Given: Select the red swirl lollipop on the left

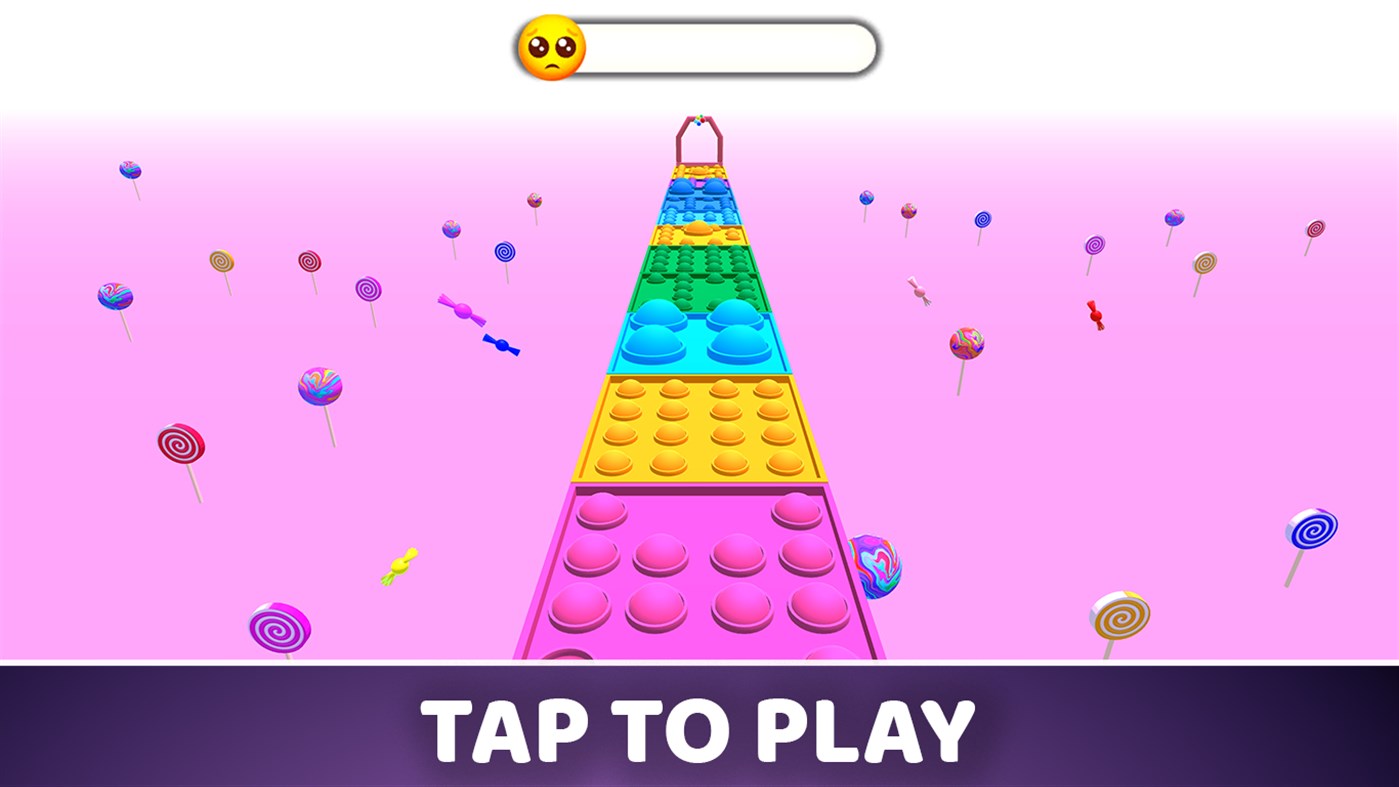Looking at the screenshot, I should (182, 442).
